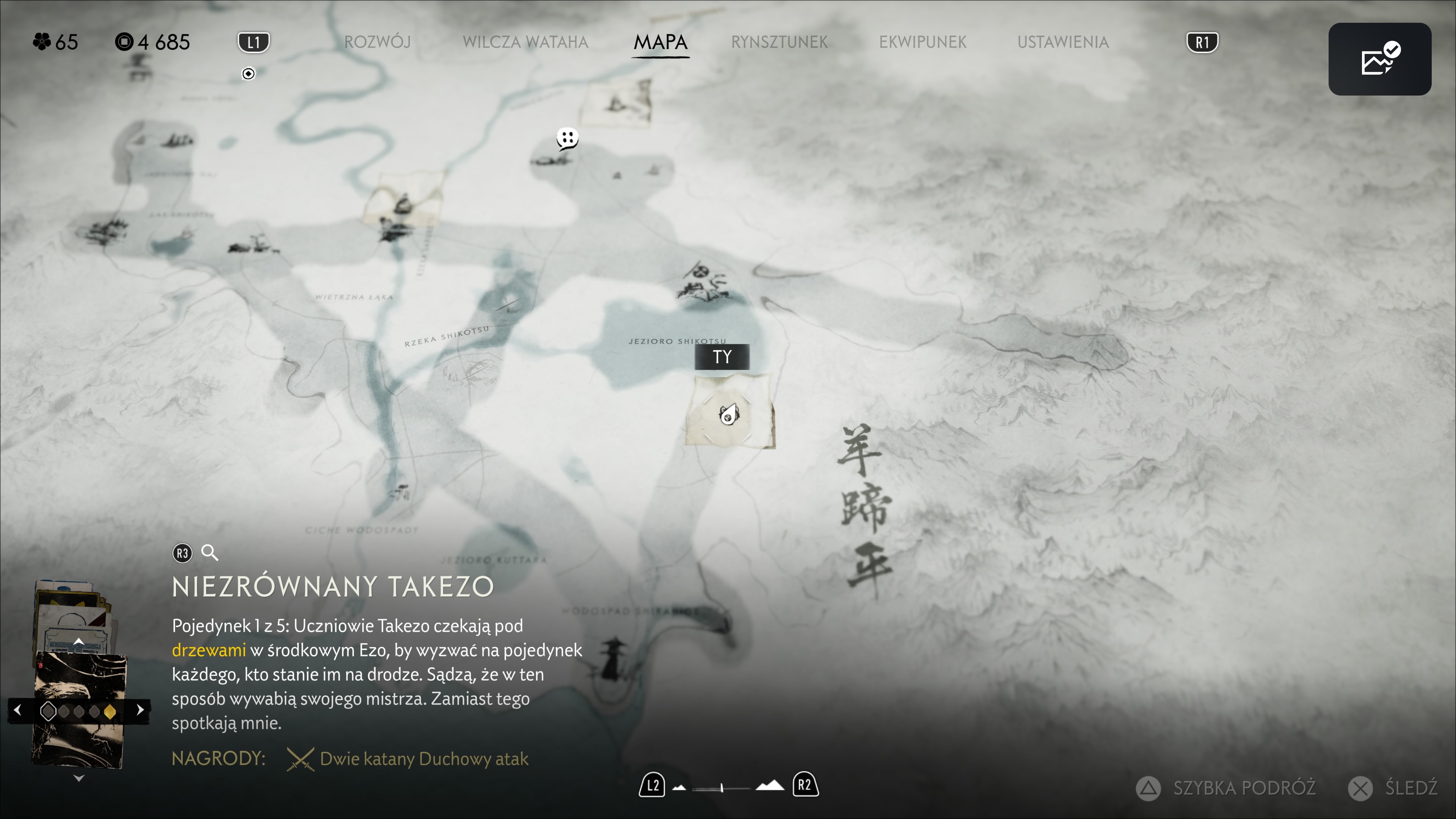This screenshot has height=819, width=1456.
Task: Click the magnifying glass search icon
Action: coord(210,553)
